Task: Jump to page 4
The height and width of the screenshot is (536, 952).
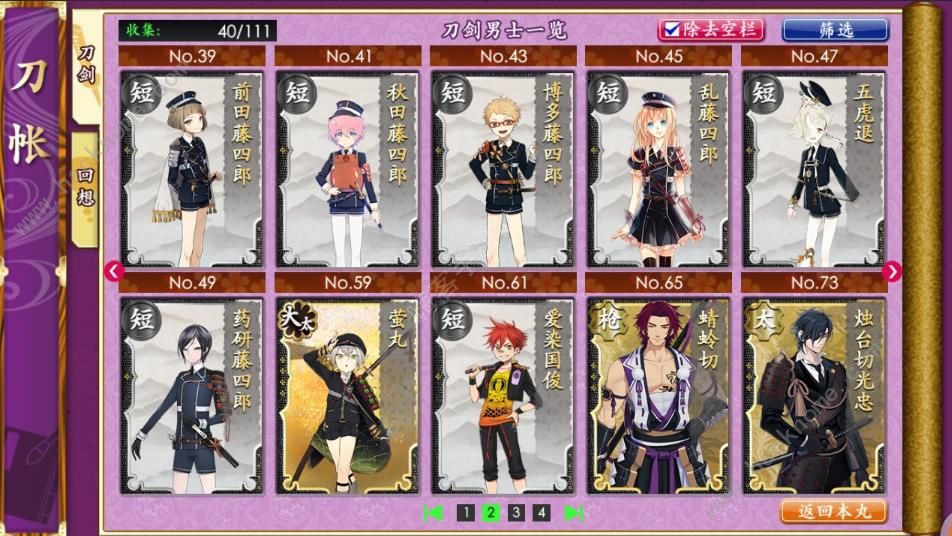Action: [541, 513]
